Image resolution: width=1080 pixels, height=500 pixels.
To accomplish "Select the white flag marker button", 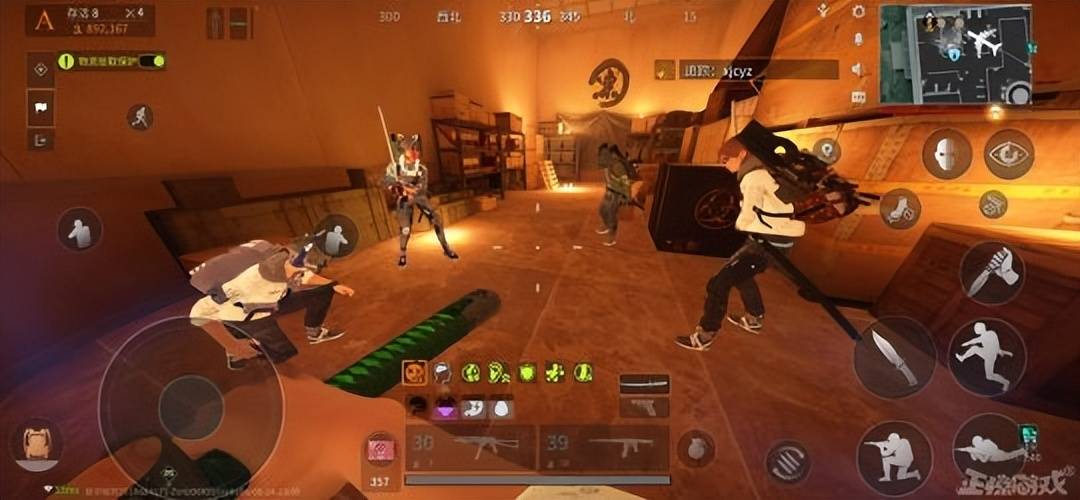I will 41,107.
